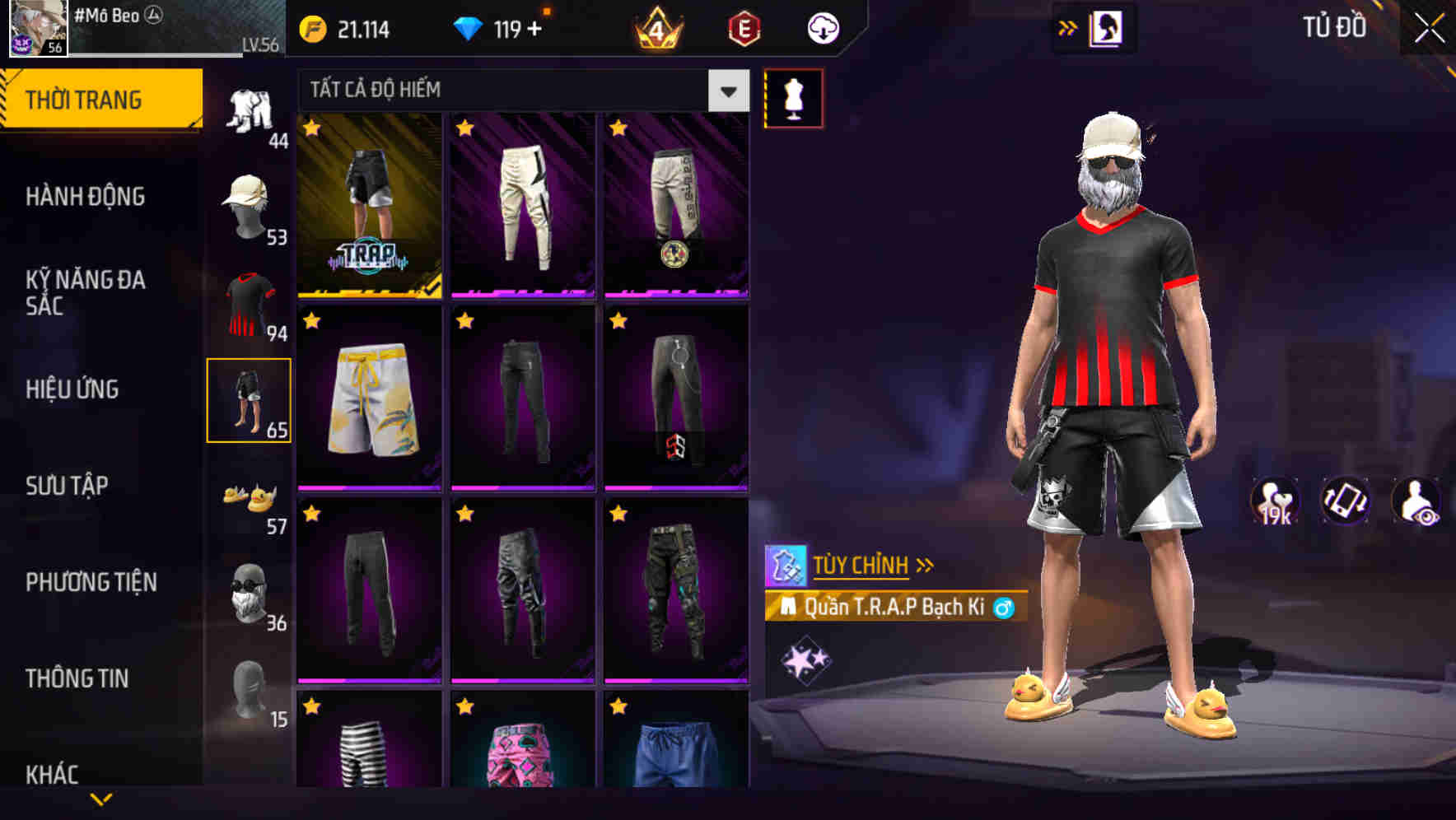Viewport: 1456px width, 820px height.
Task: Select the T.R.A.P pants thumbnail in the grid
Action: tap(368, 206)
